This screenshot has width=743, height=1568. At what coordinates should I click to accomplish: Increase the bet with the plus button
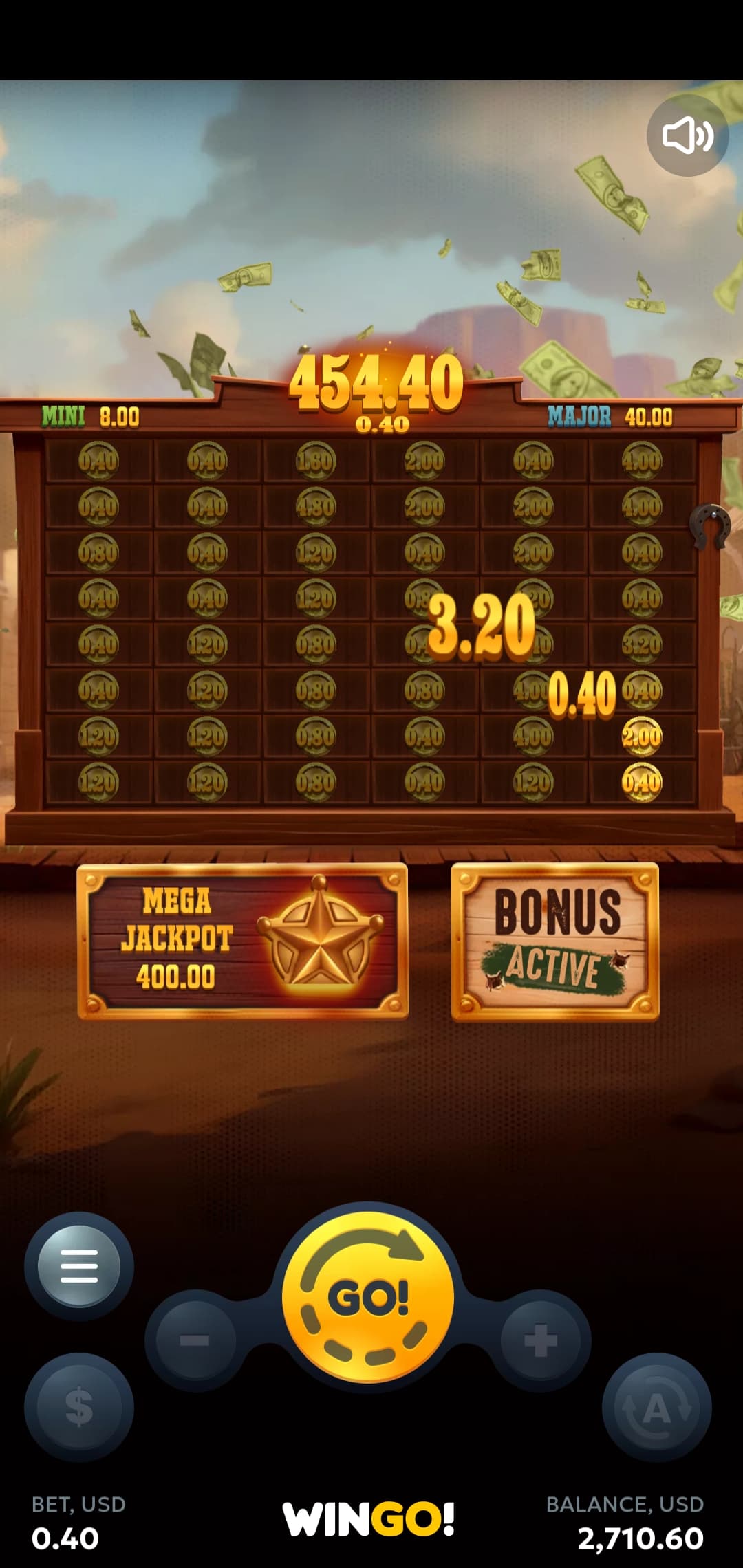(x=541, y=1340)
